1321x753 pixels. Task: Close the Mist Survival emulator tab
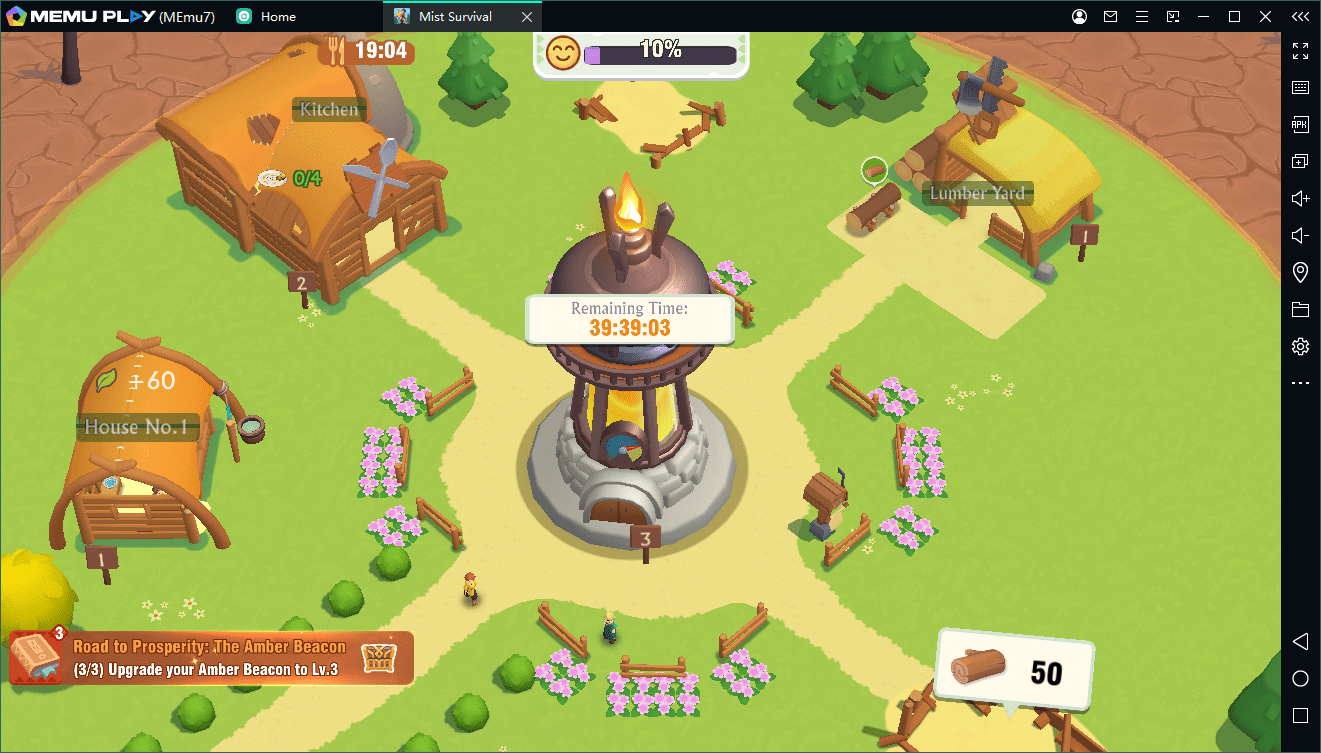tap(527, 16)
